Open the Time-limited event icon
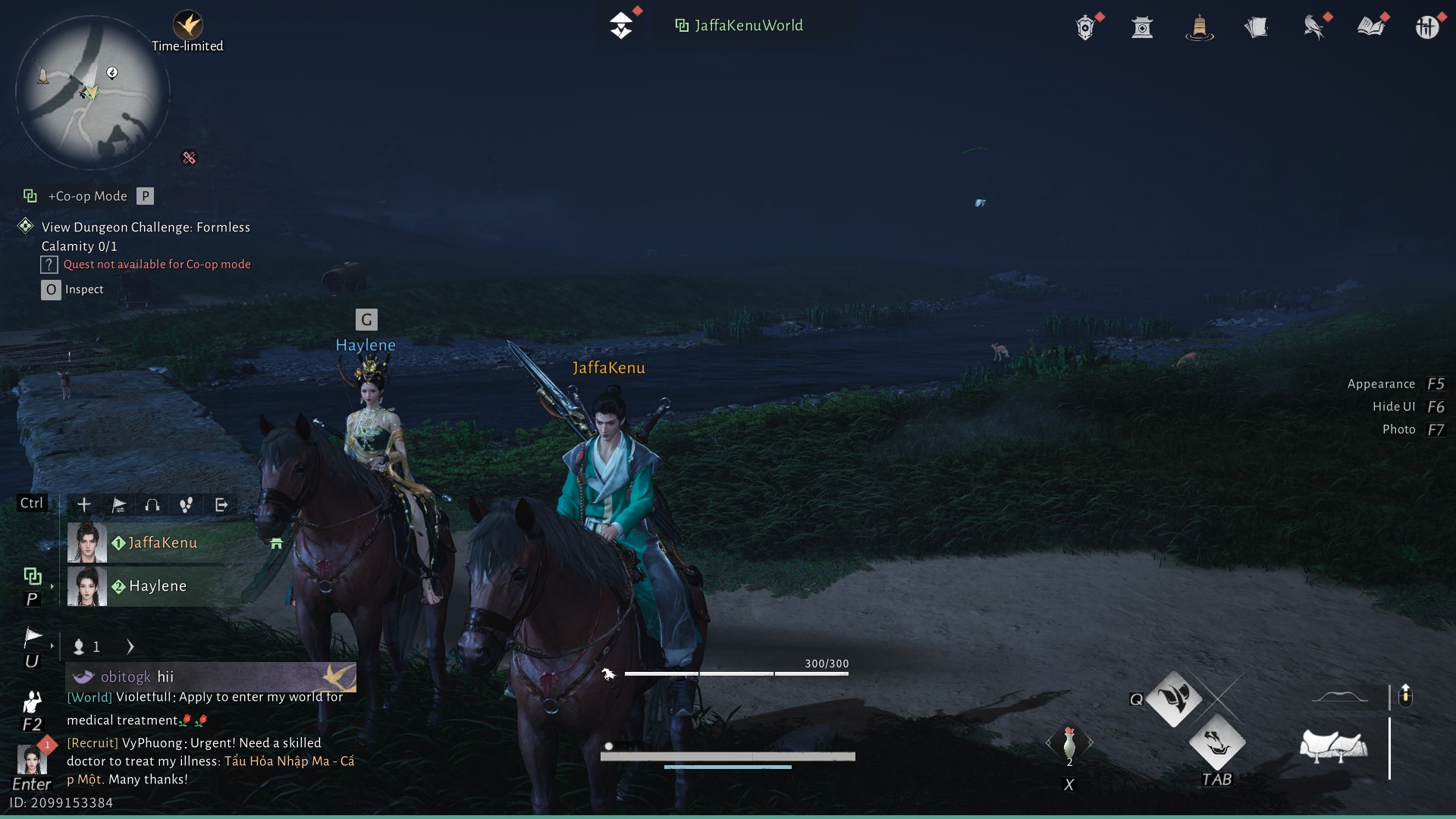 (187, 27)
